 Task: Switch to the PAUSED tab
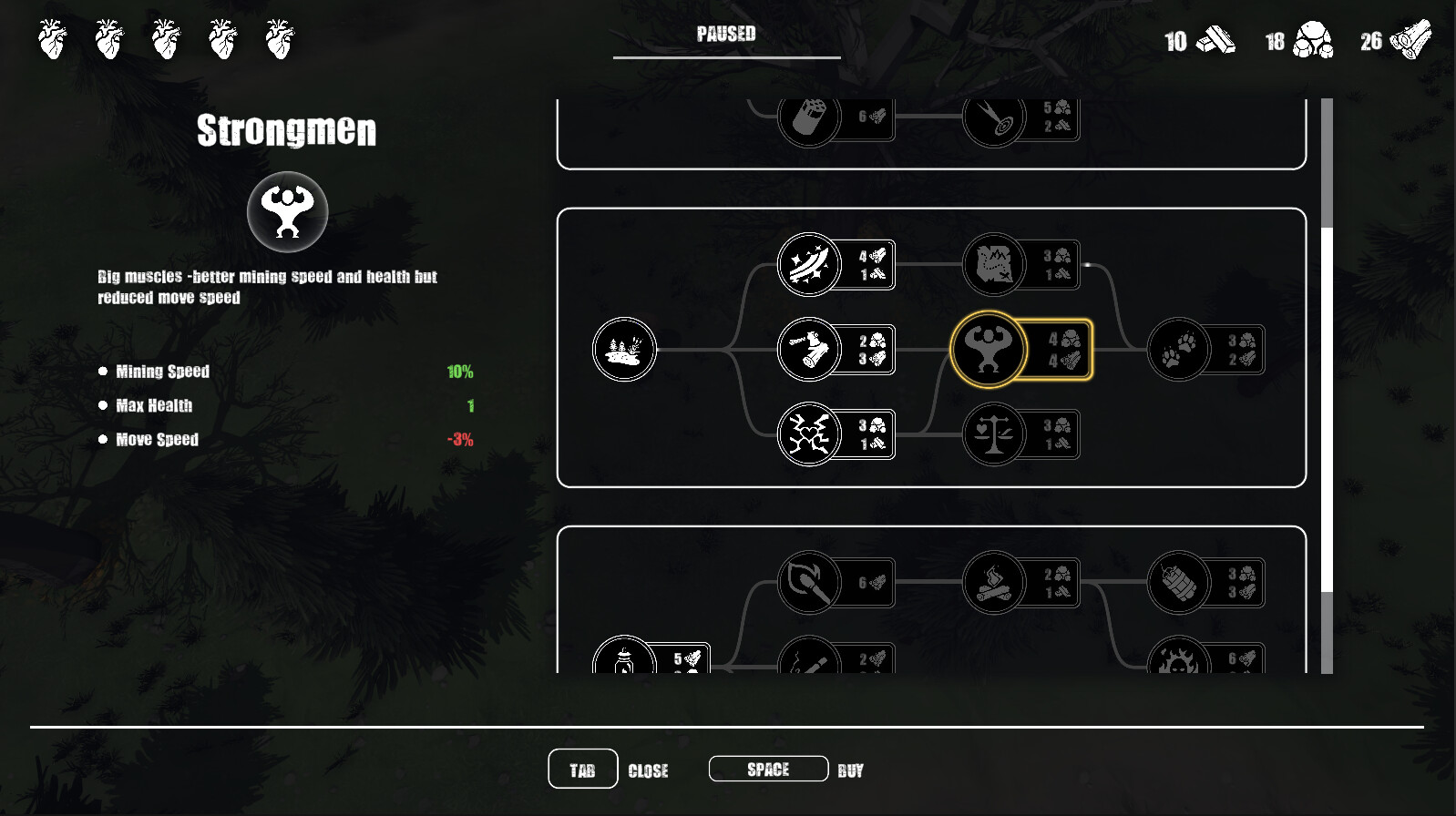[x=725, y=35]
